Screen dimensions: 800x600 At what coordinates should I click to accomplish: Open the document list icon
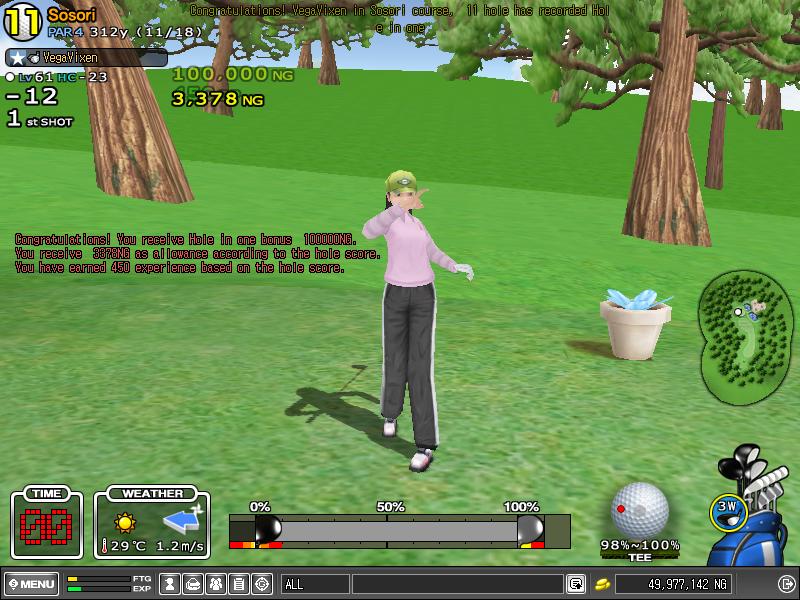coord(239,584)
